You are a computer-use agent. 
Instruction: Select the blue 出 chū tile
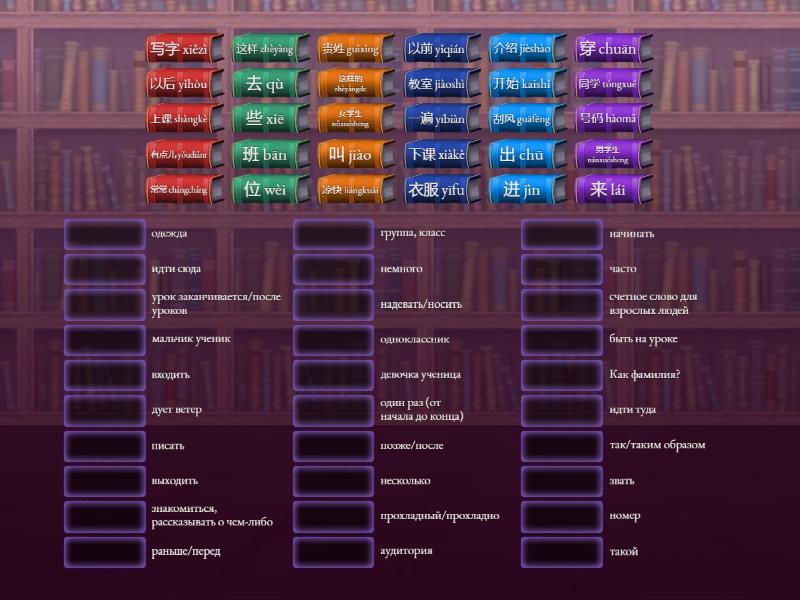coord(521,155)
